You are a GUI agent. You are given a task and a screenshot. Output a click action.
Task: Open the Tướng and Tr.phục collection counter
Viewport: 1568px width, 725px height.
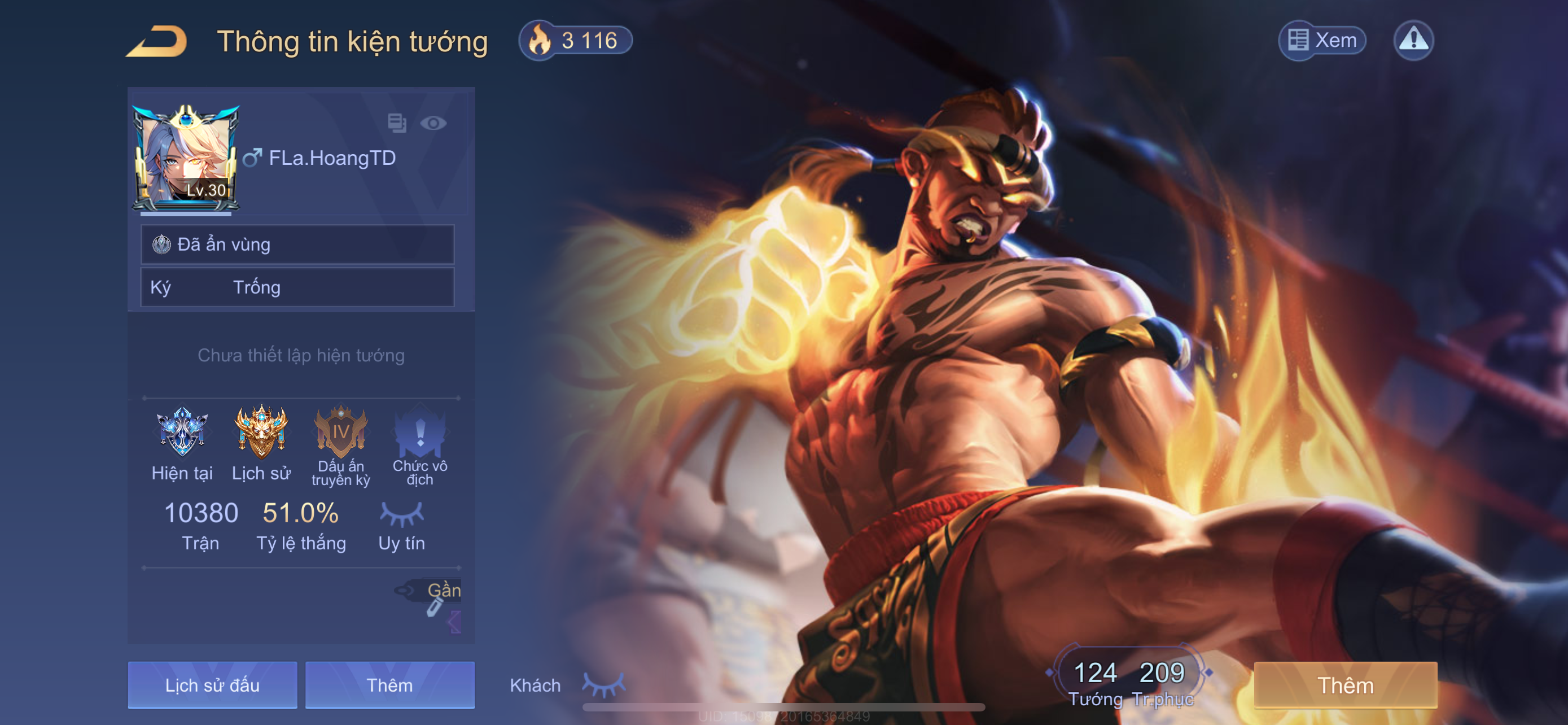(1129, 680)
